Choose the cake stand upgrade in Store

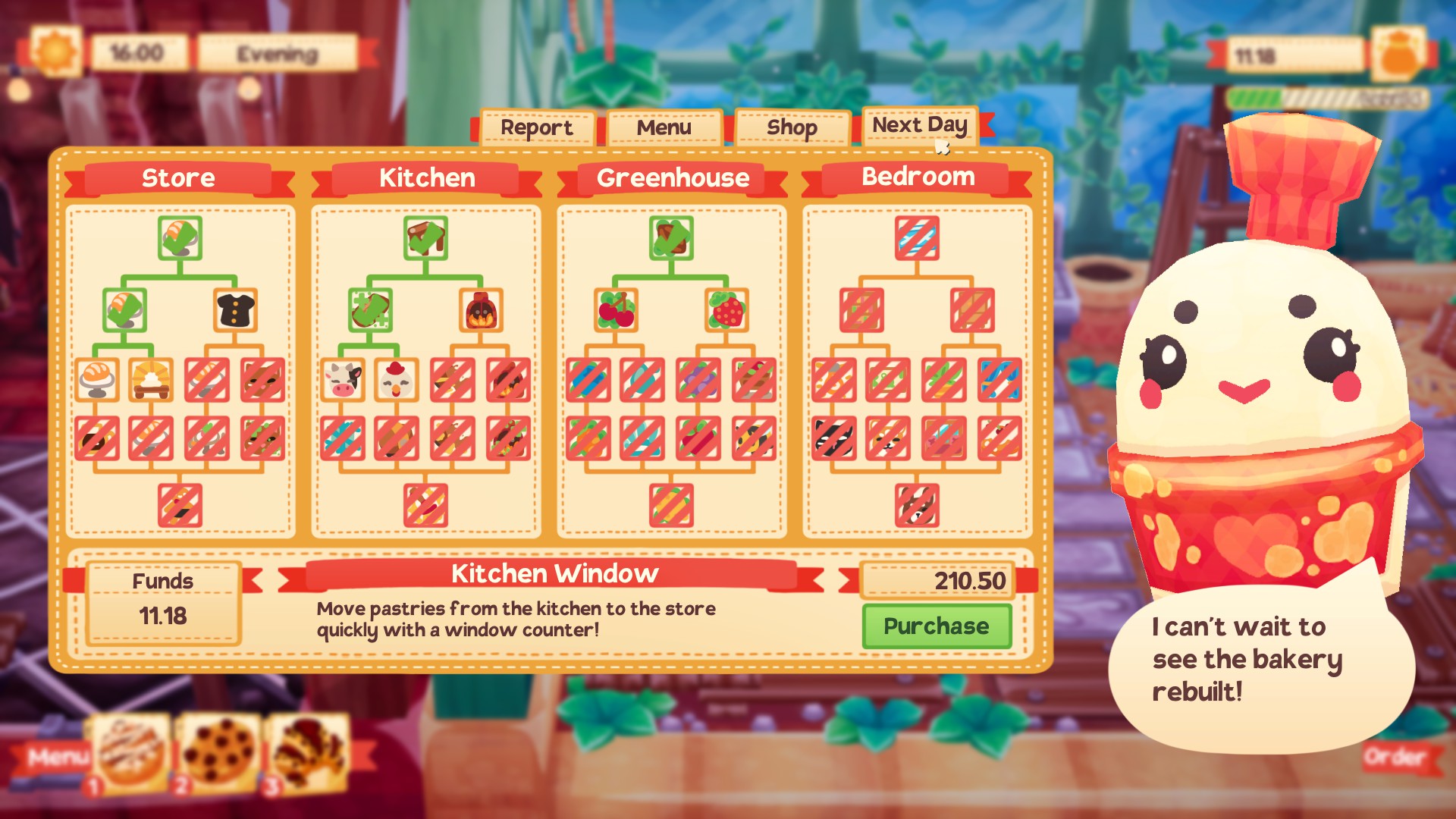point(97,379)
